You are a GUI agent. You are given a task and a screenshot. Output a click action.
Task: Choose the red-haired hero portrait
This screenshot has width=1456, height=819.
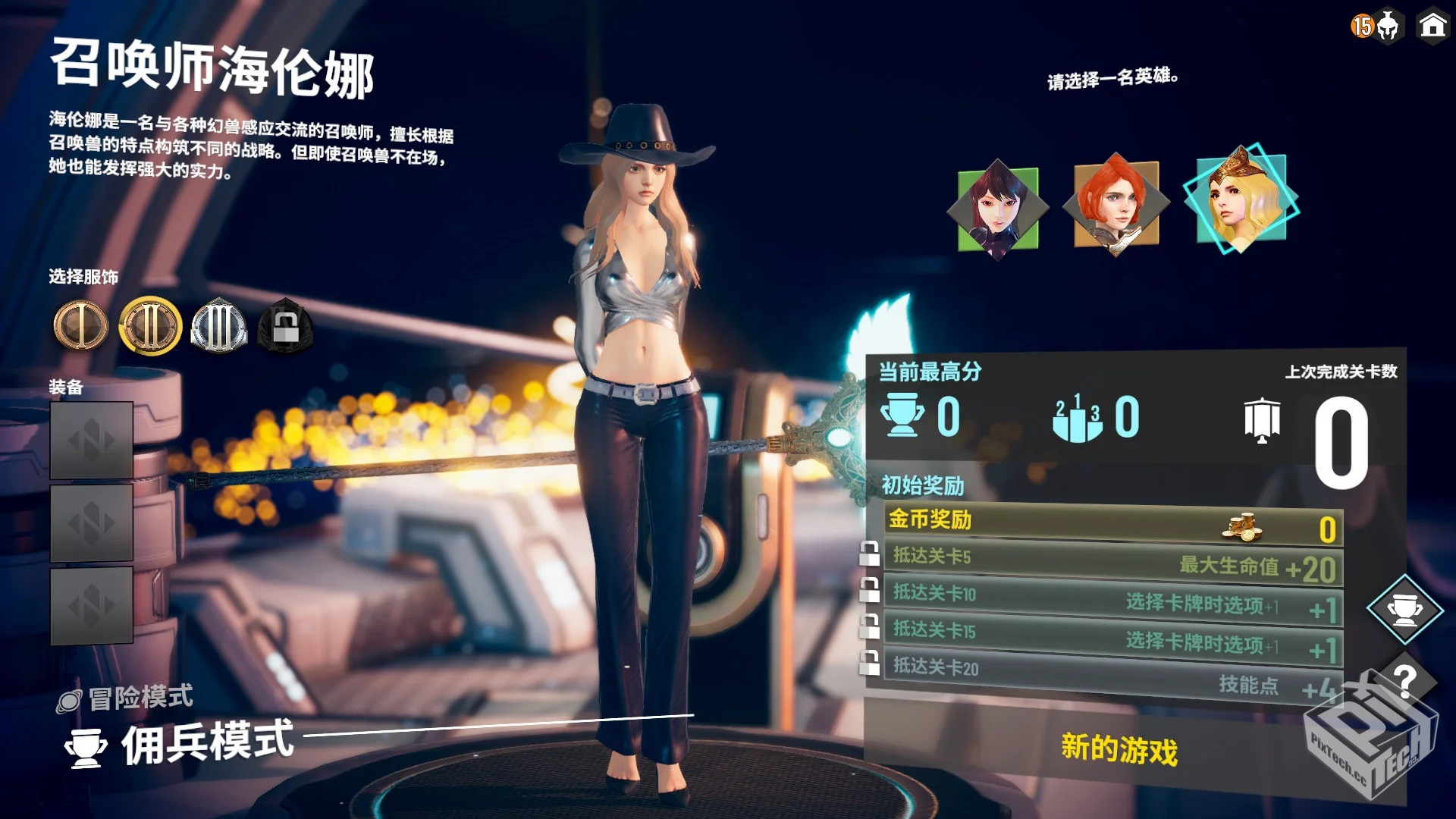(1116, 204)
